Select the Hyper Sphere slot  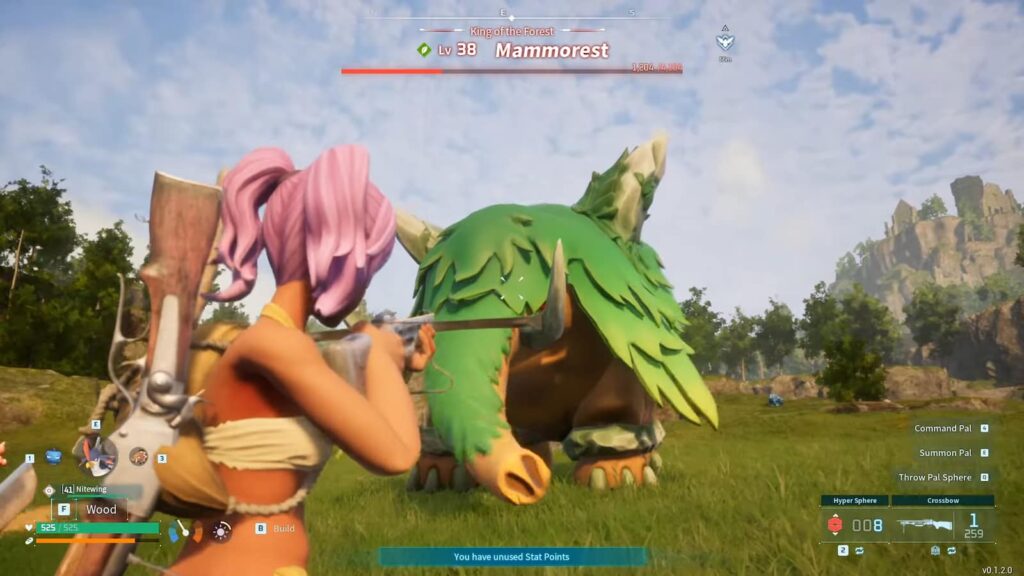(x=855, y=524)
